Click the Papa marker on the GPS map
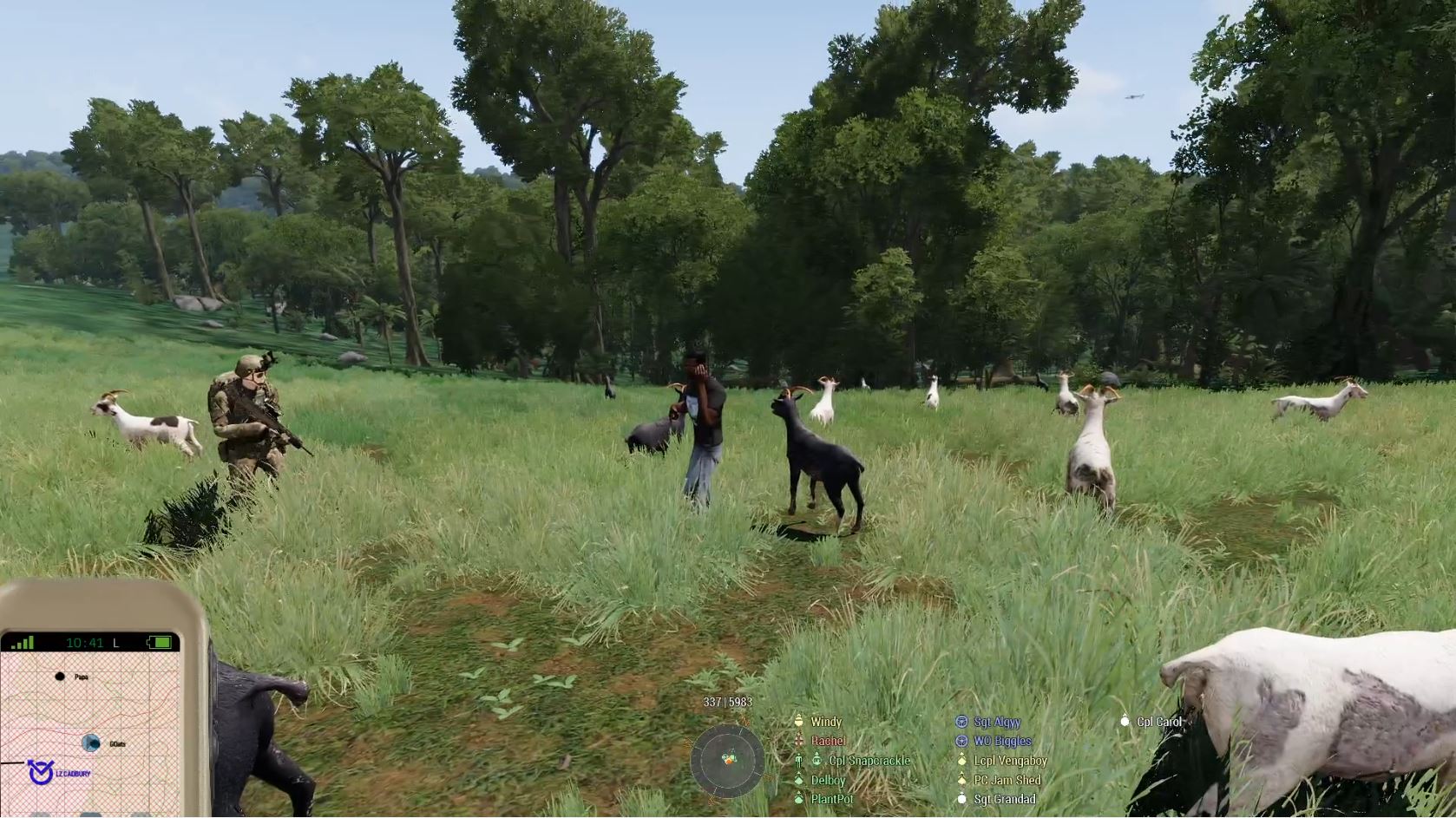 coord(60,677)
